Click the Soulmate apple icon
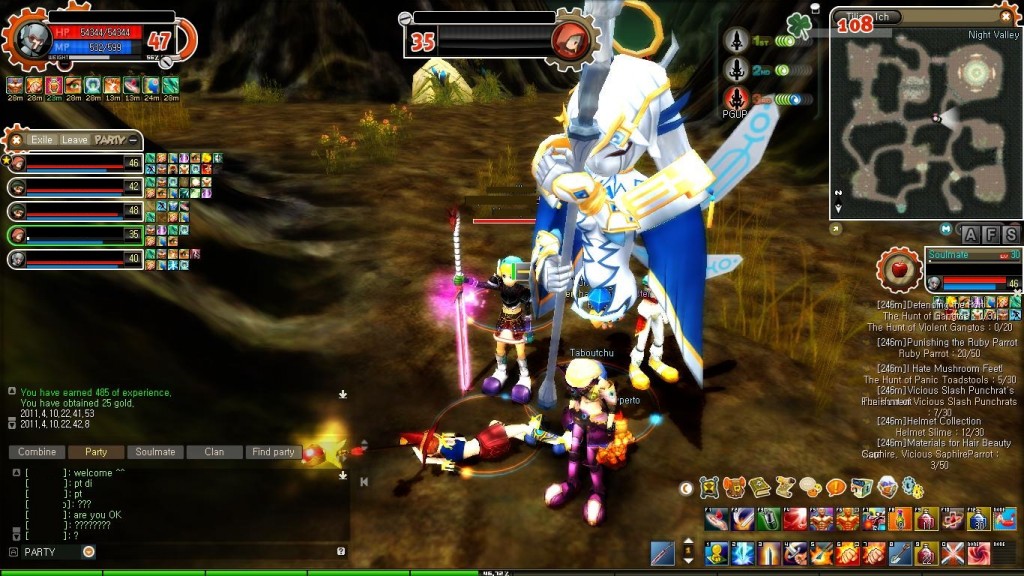 point(898,270)
